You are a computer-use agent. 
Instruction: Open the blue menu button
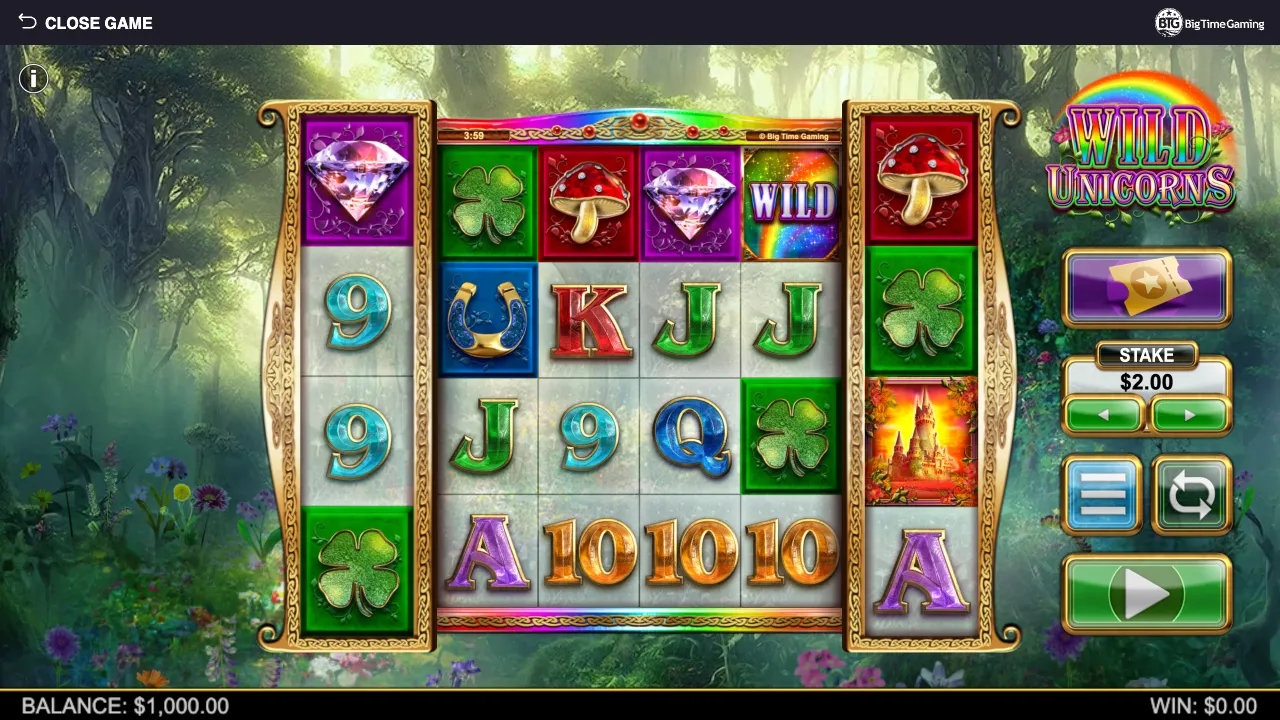pos(1102,495)
